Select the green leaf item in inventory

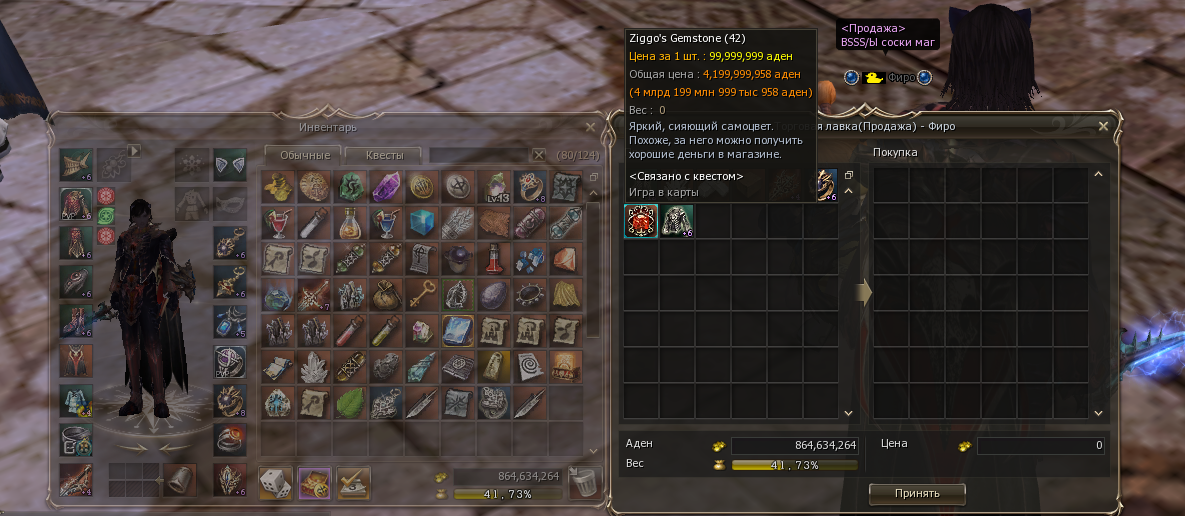[x=349, y=402]
